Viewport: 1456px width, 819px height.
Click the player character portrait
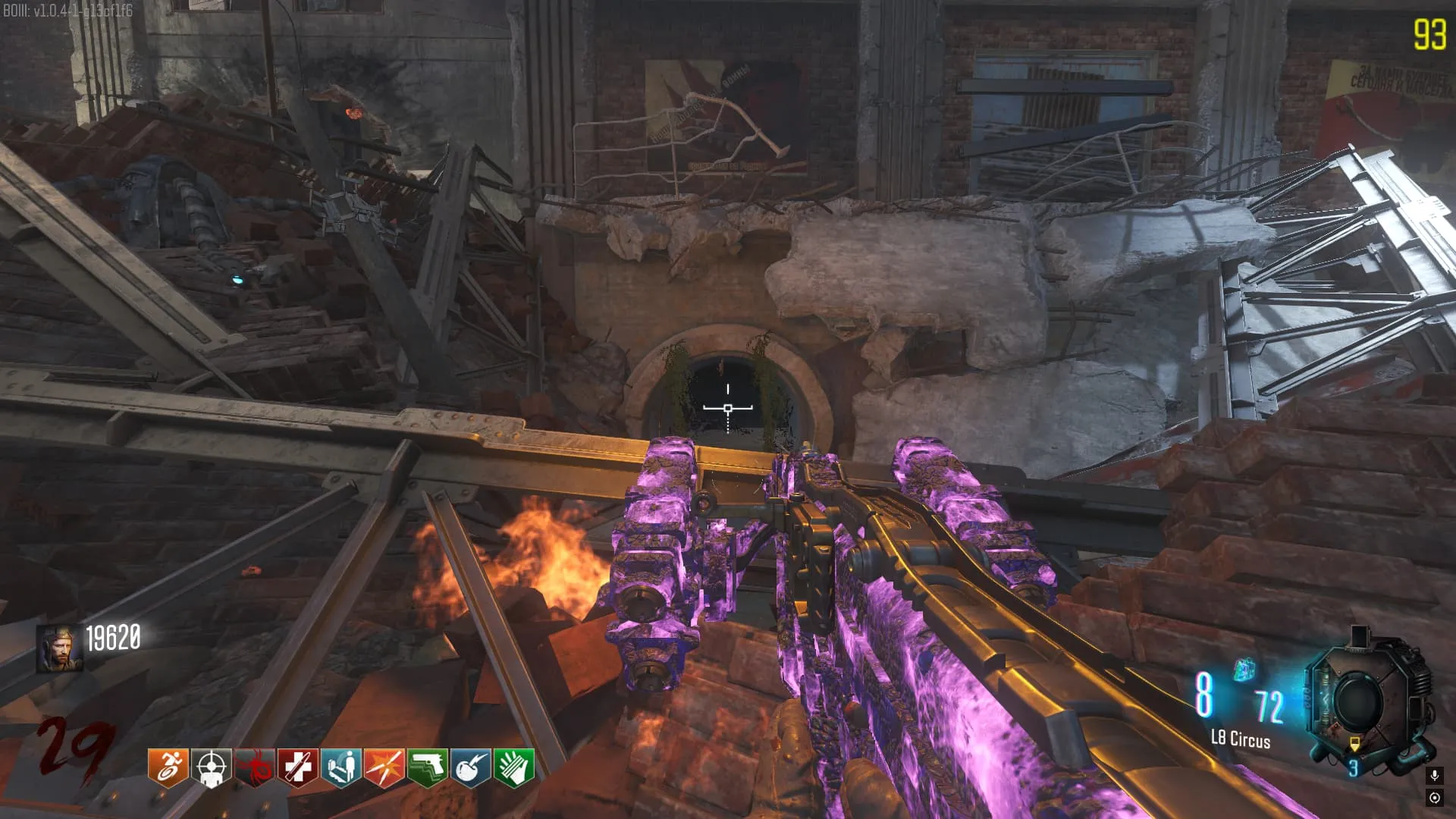click(60, 649)
